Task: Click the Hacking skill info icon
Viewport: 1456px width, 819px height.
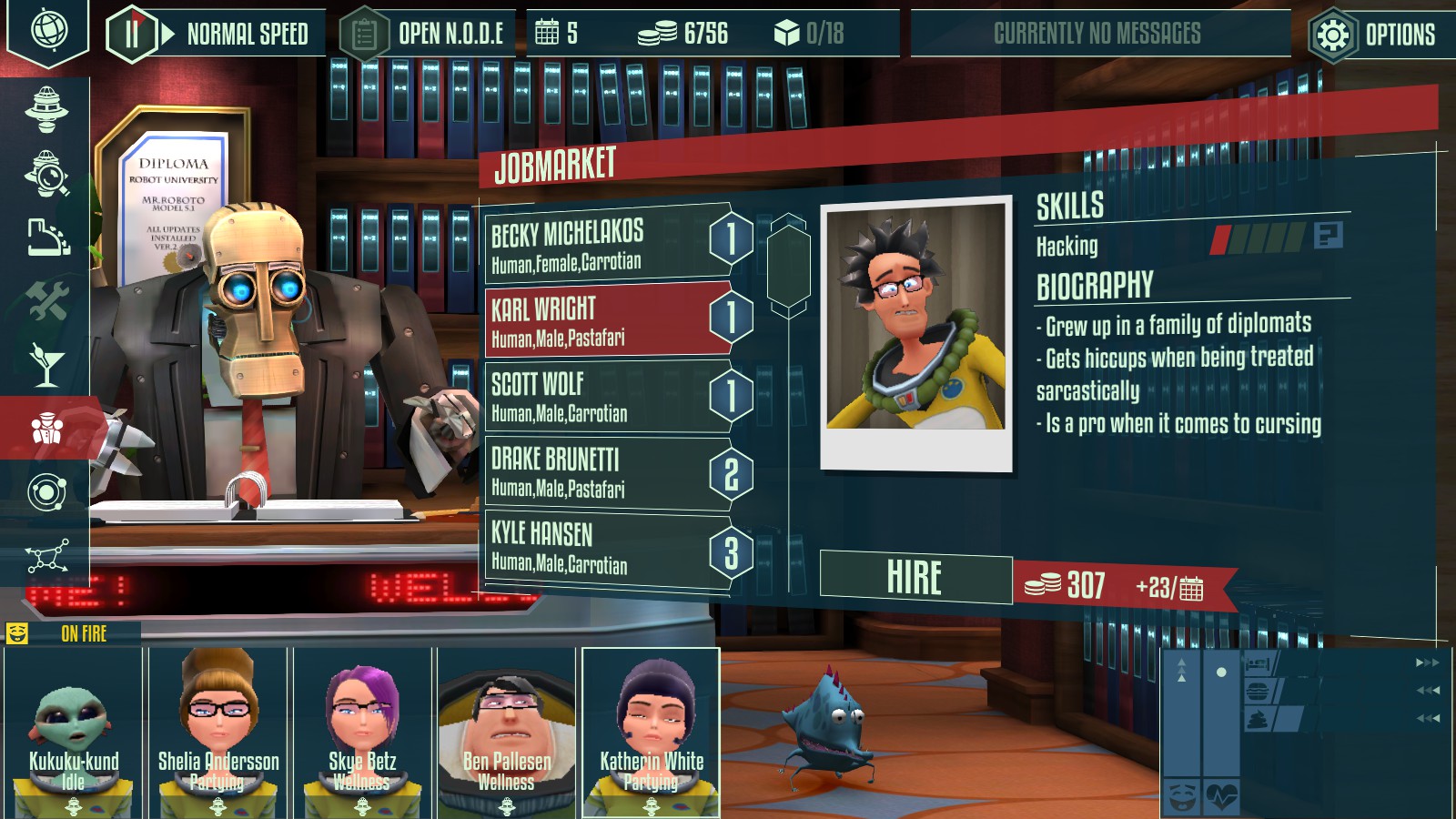Action: tap(1328, 236)
